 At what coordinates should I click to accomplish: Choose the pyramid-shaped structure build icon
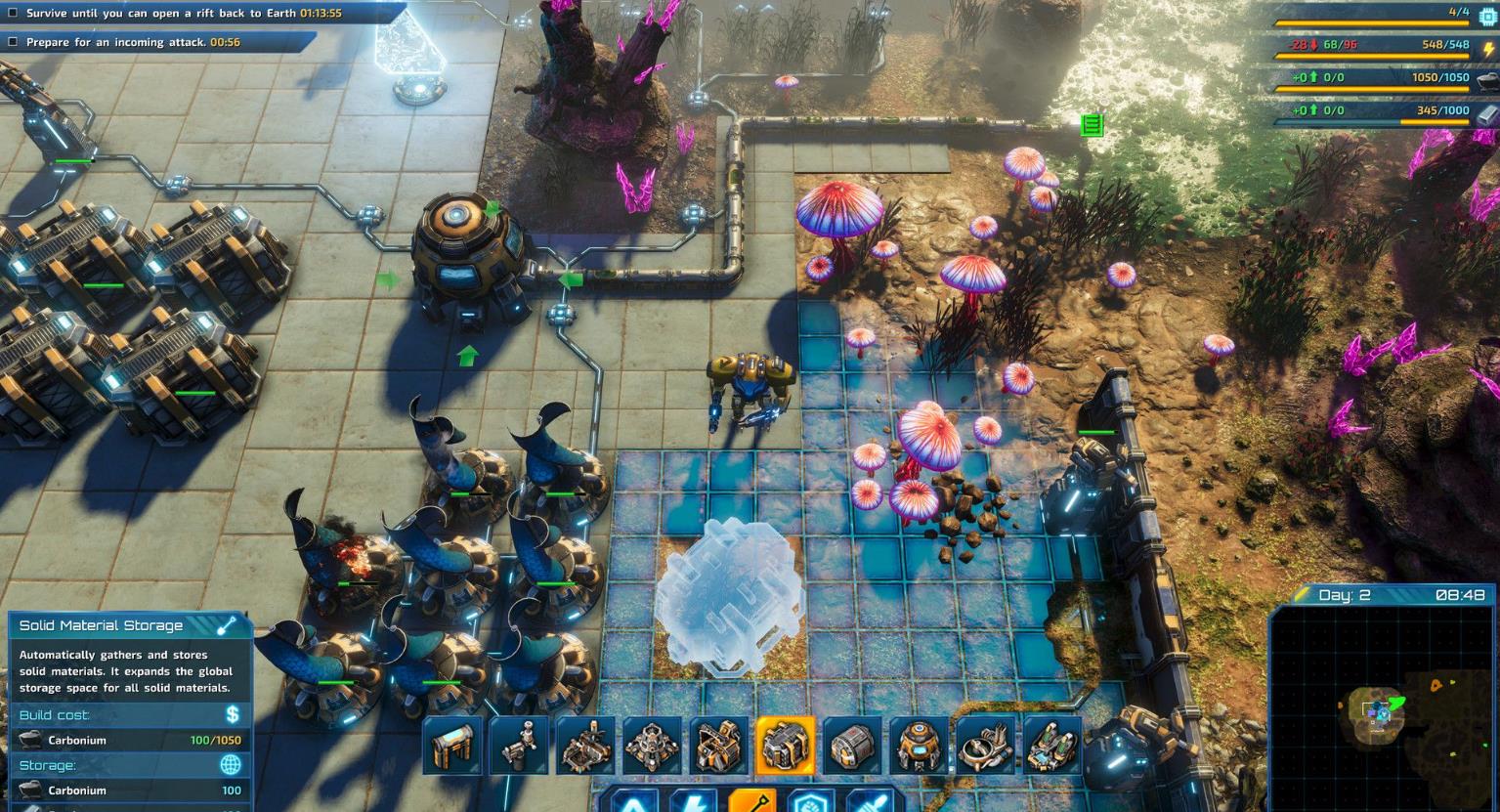coord(652,746)
